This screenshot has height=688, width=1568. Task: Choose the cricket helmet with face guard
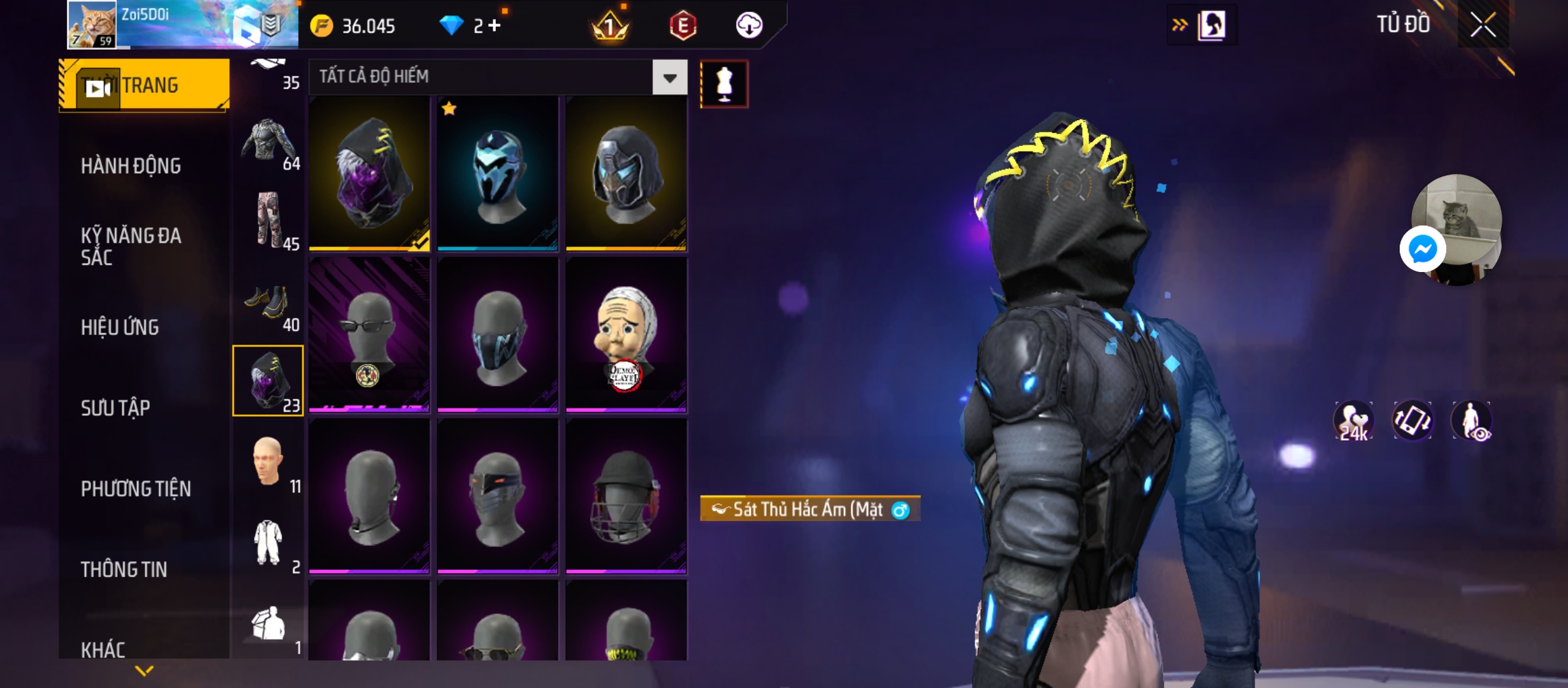pos(626,497)
